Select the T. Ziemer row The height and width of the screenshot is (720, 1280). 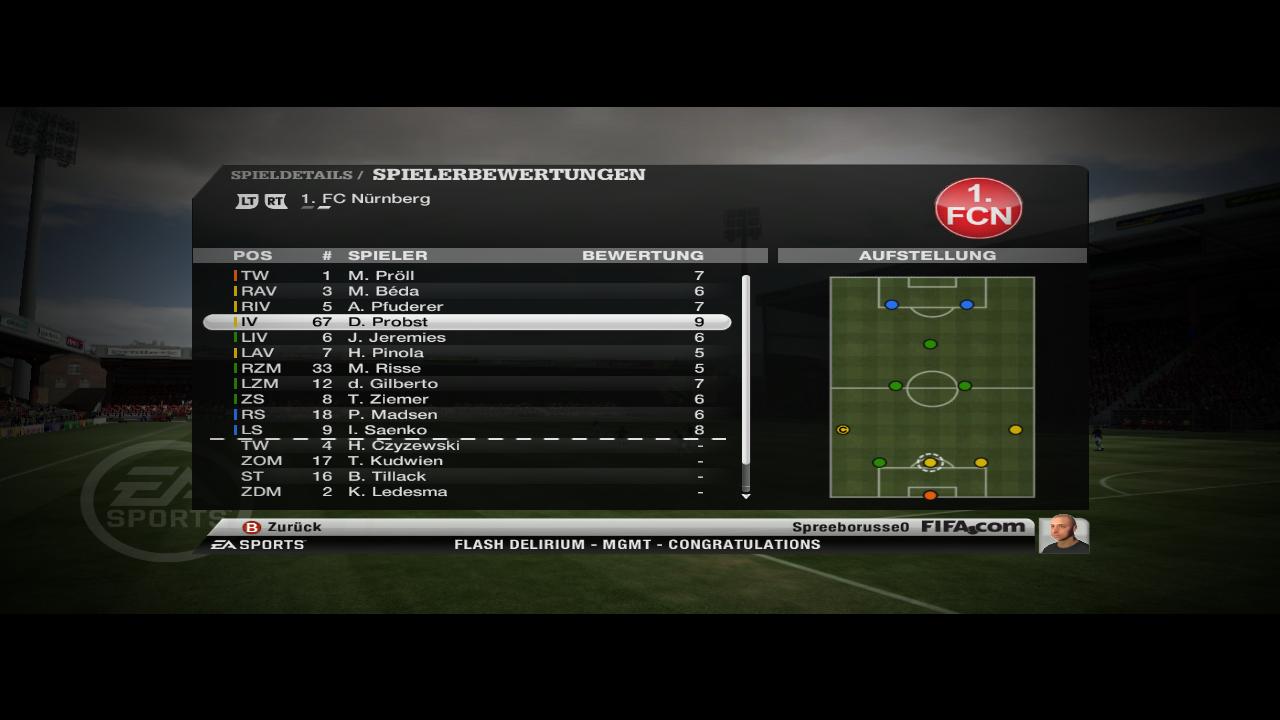468,399
